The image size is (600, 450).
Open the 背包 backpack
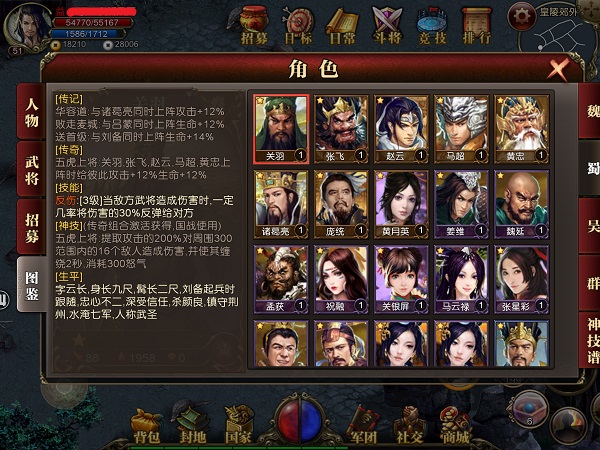[x=147, y=425]
